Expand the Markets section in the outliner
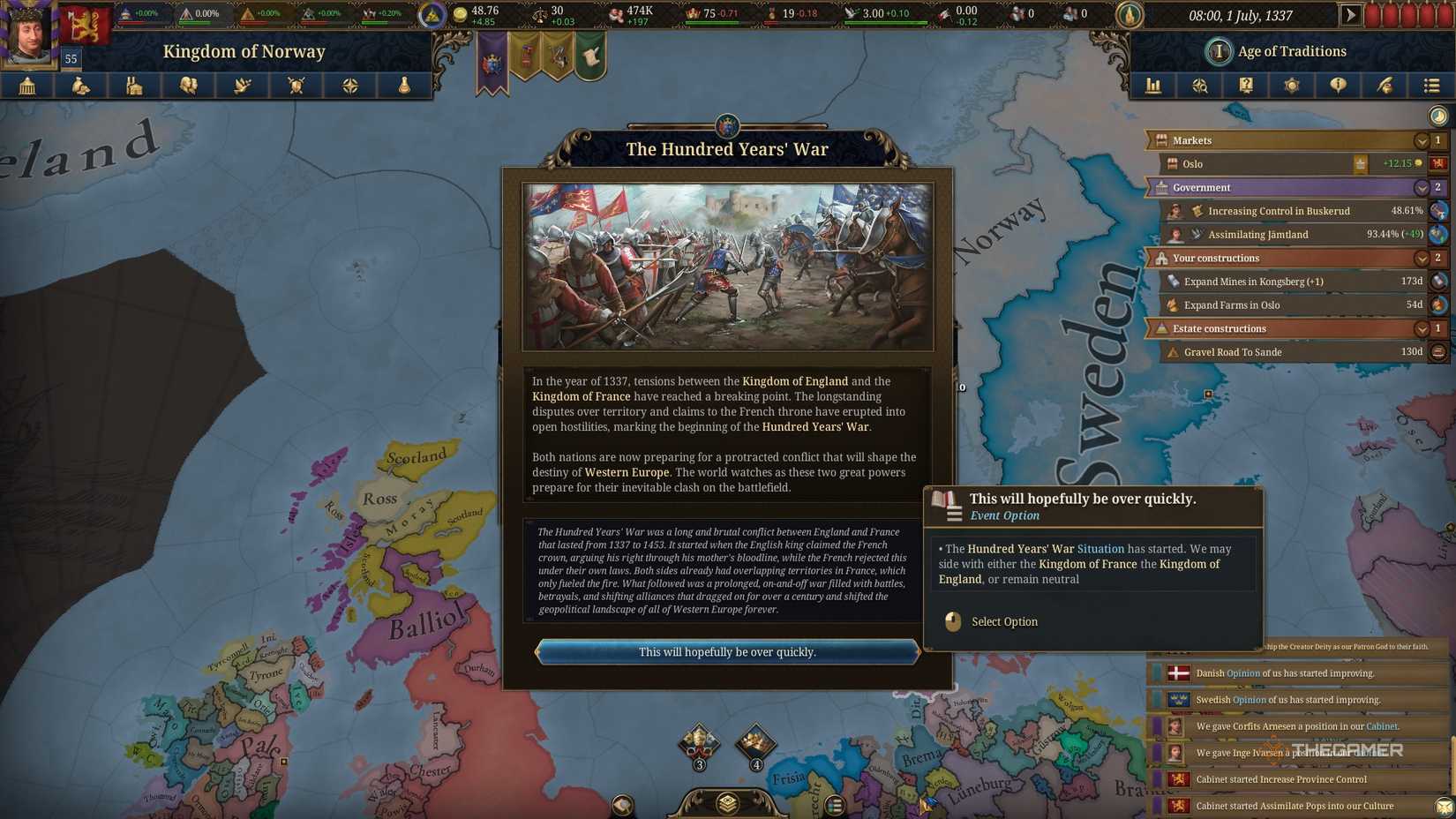The image size is (1456, 819). (1422, 140)
